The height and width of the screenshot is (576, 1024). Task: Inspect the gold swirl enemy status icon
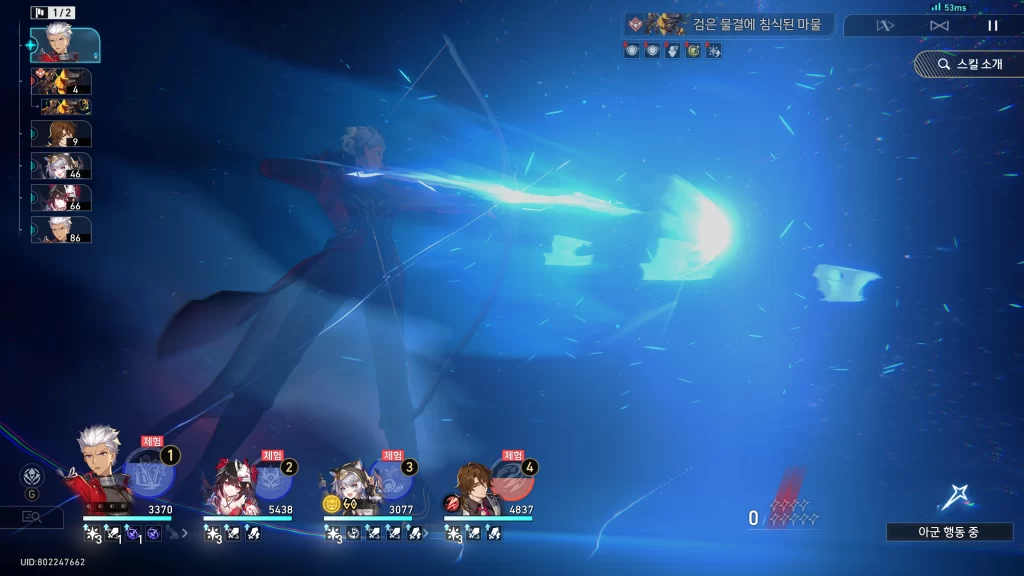point(693,50)
